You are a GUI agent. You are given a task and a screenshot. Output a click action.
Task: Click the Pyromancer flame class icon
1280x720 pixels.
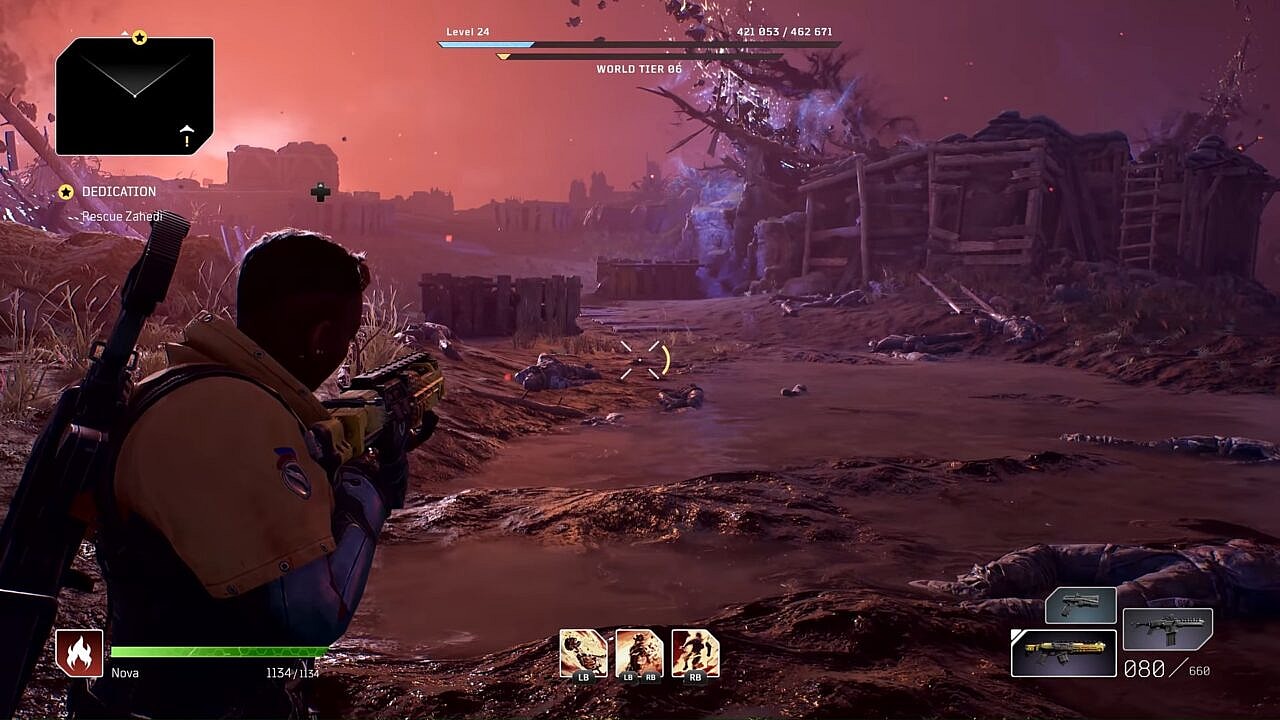(x=79, y=653)
